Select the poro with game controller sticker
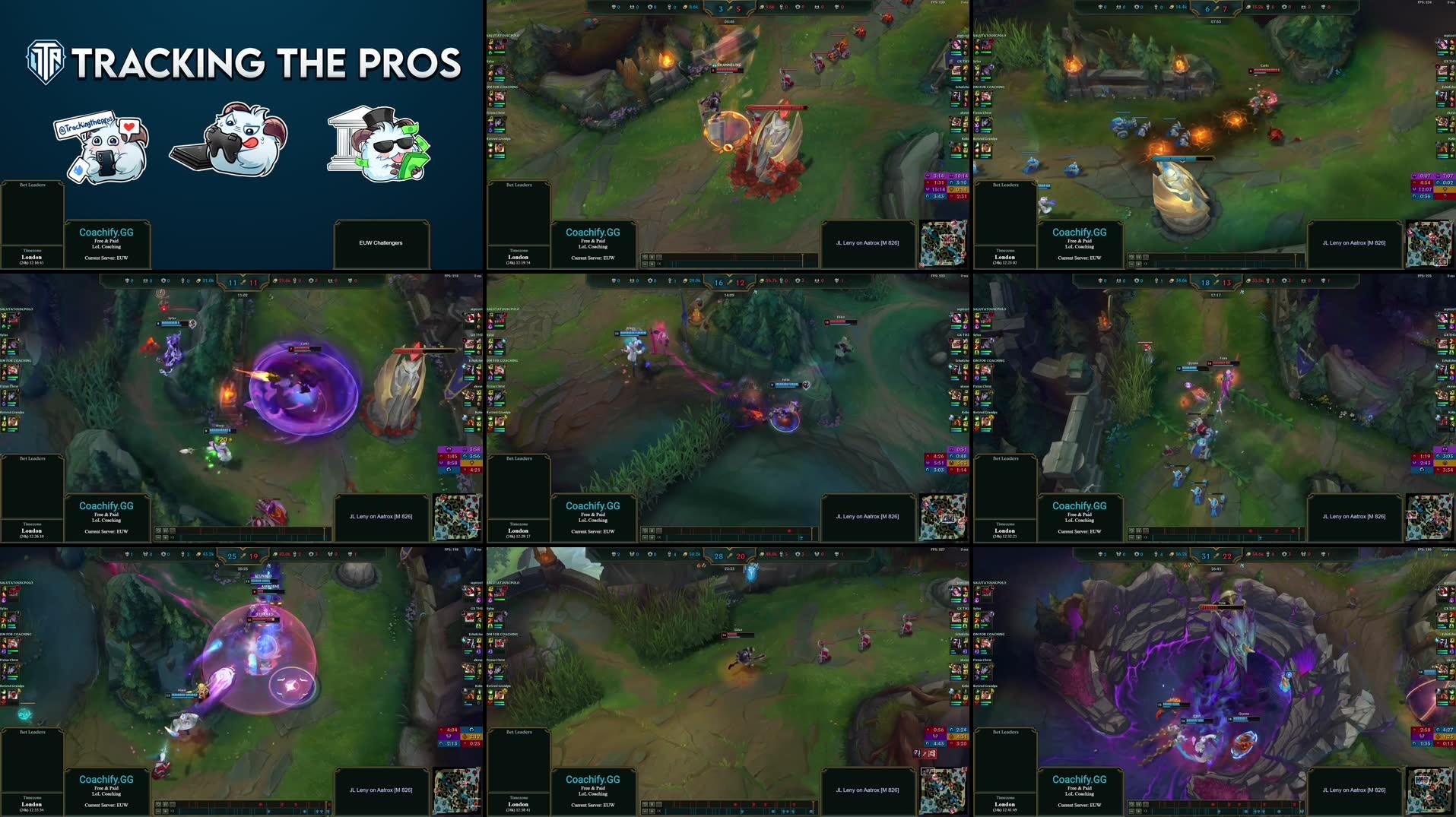This screenshot has height=817, width=1456. (230, 142)
